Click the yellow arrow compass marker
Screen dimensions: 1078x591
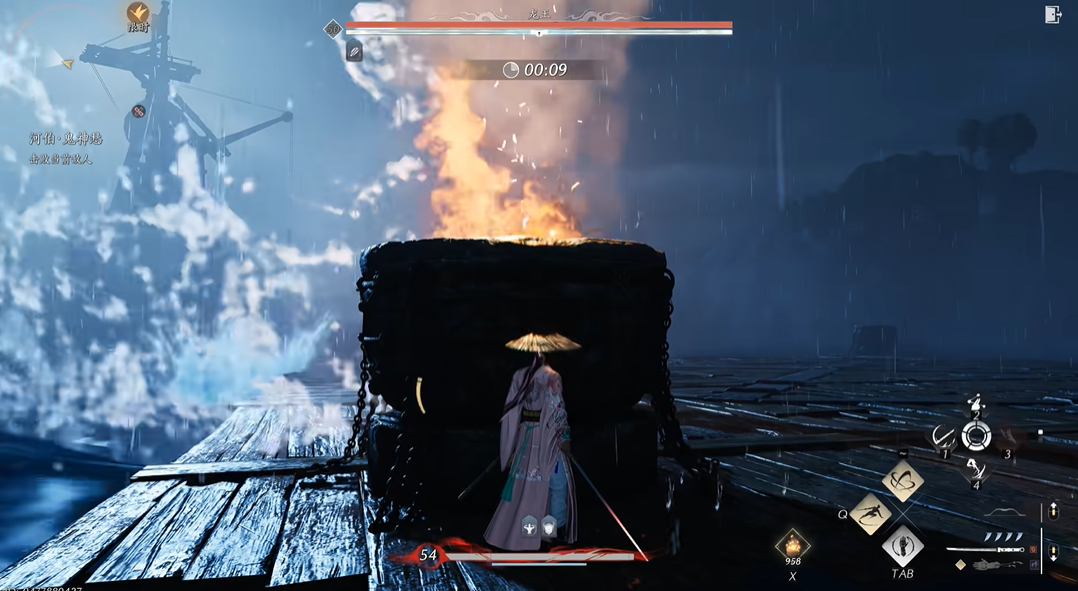point(68,65)
